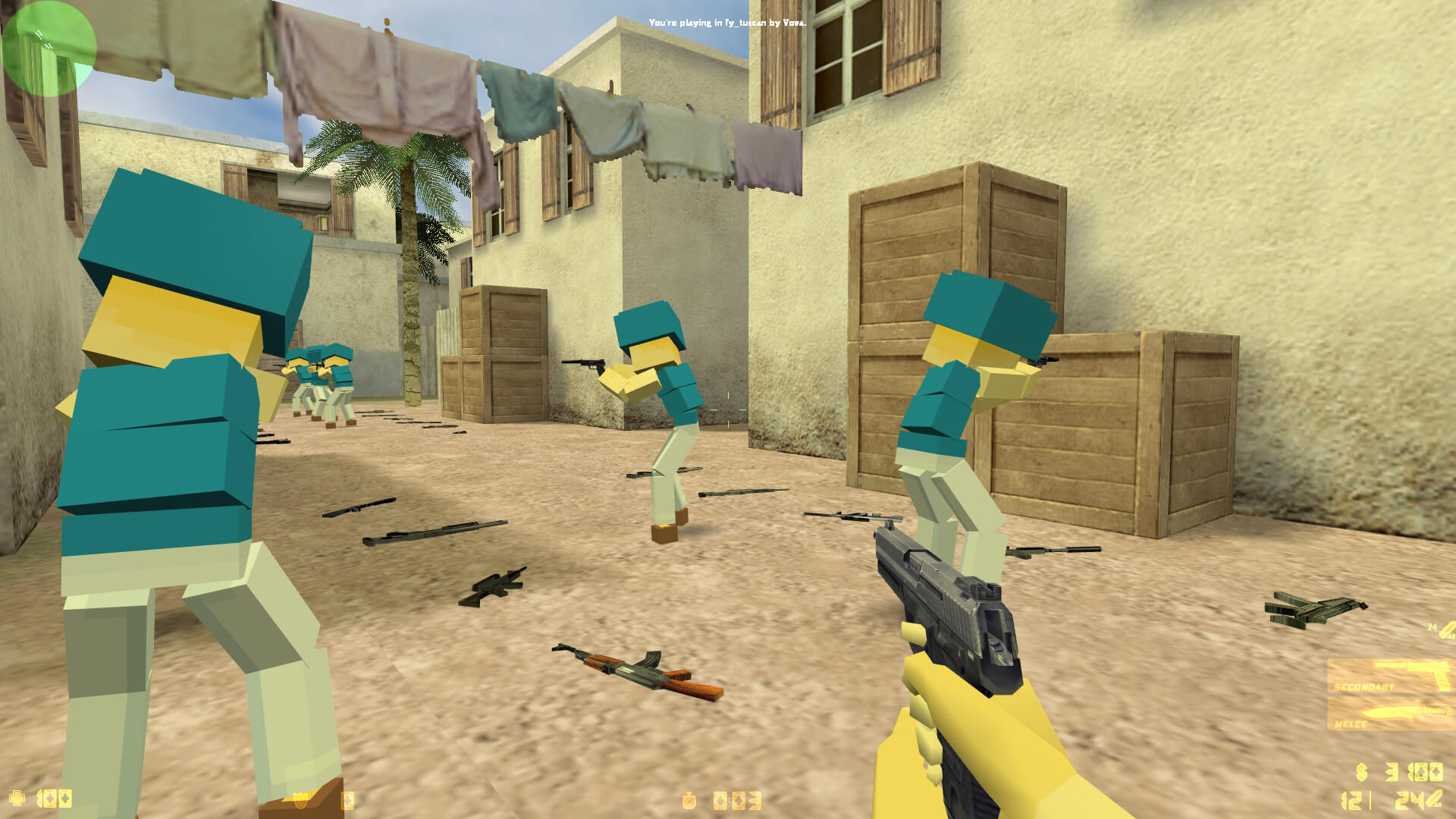
Task: Select the Secondary pistol weapon slot
Action: tap(1391, 676)
